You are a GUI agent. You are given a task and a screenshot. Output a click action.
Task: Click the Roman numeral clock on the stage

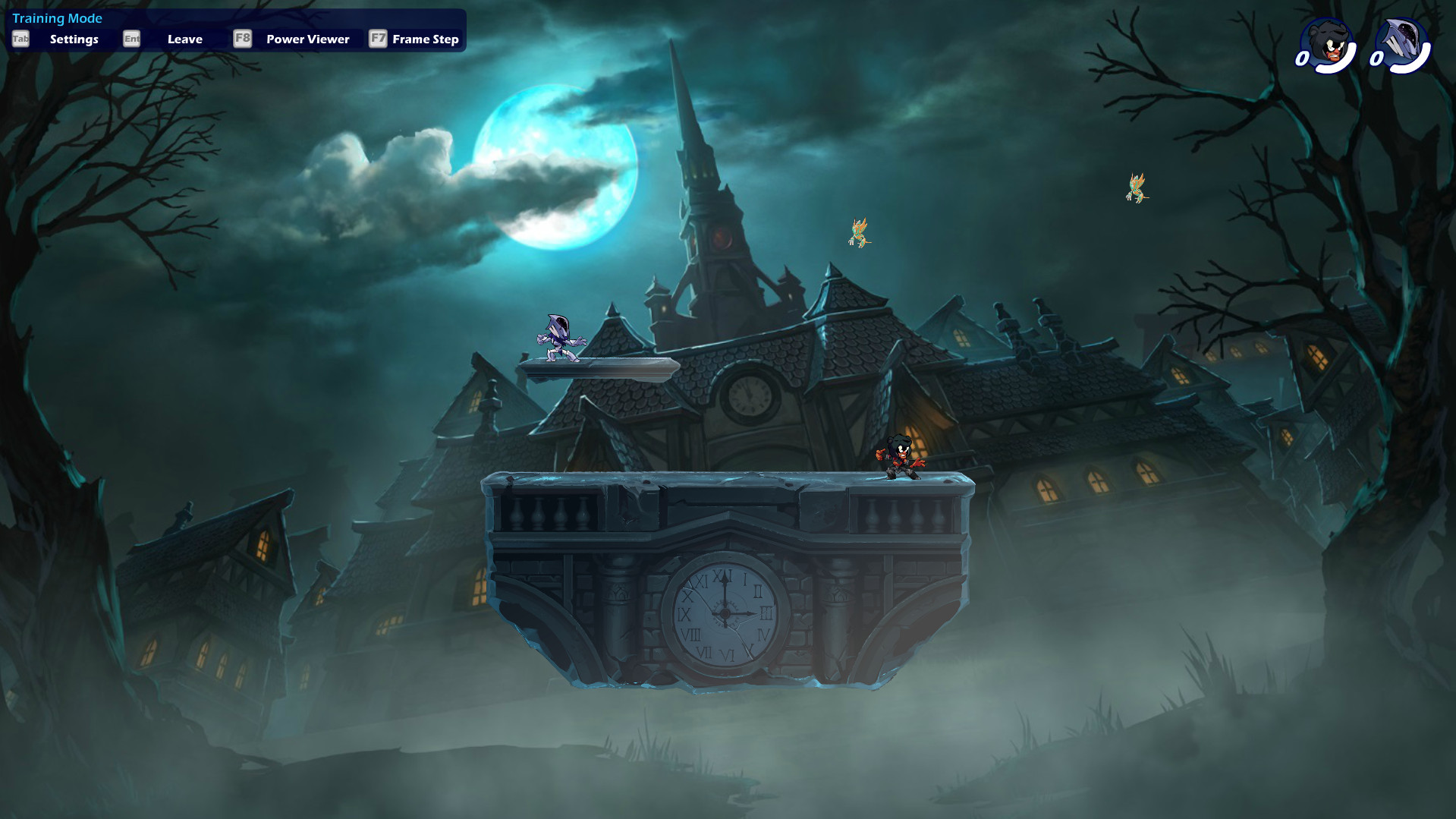[726, 613]
